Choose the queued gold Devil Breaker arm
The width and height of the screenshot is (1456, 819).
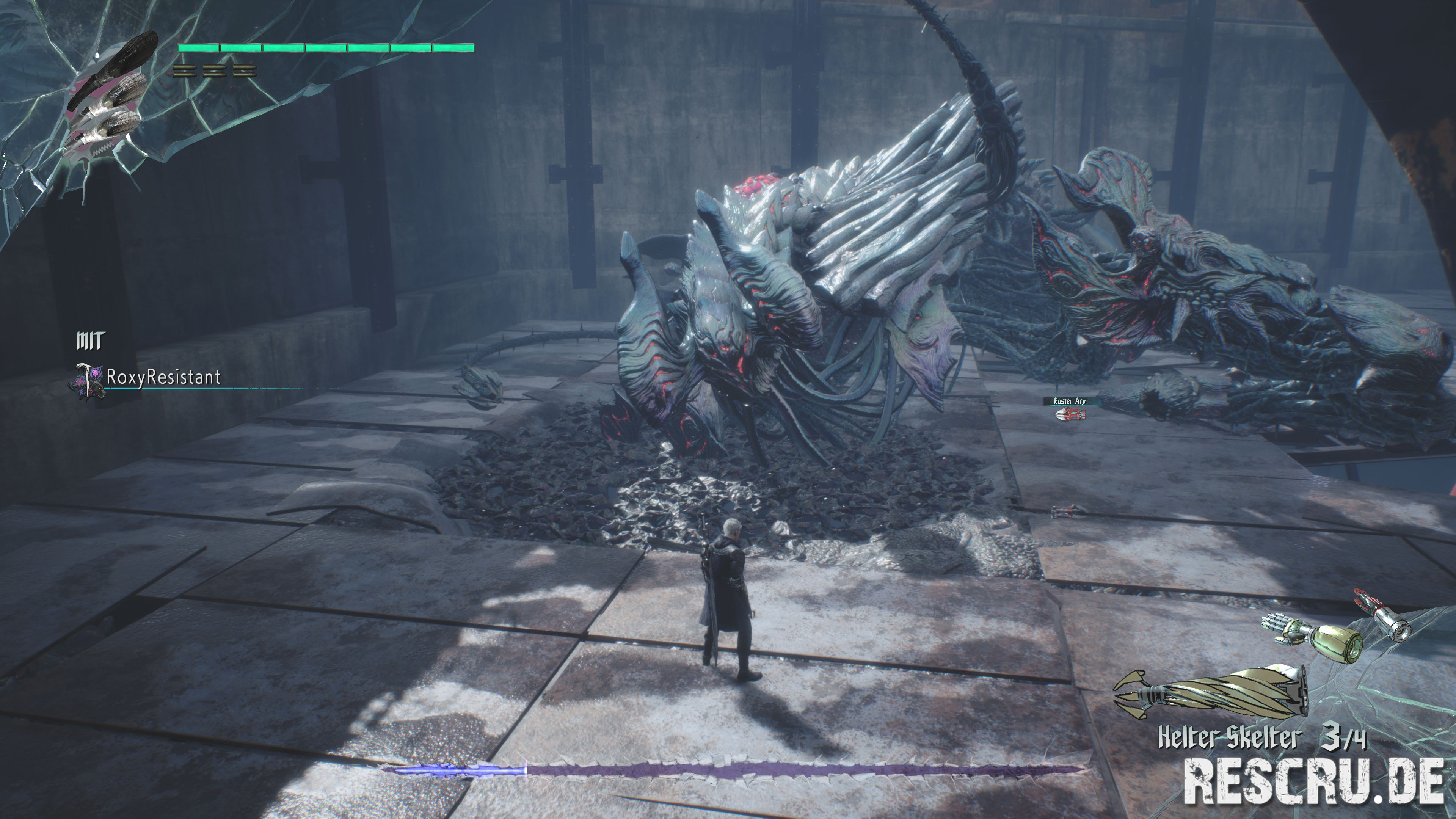click(1312, 636)
